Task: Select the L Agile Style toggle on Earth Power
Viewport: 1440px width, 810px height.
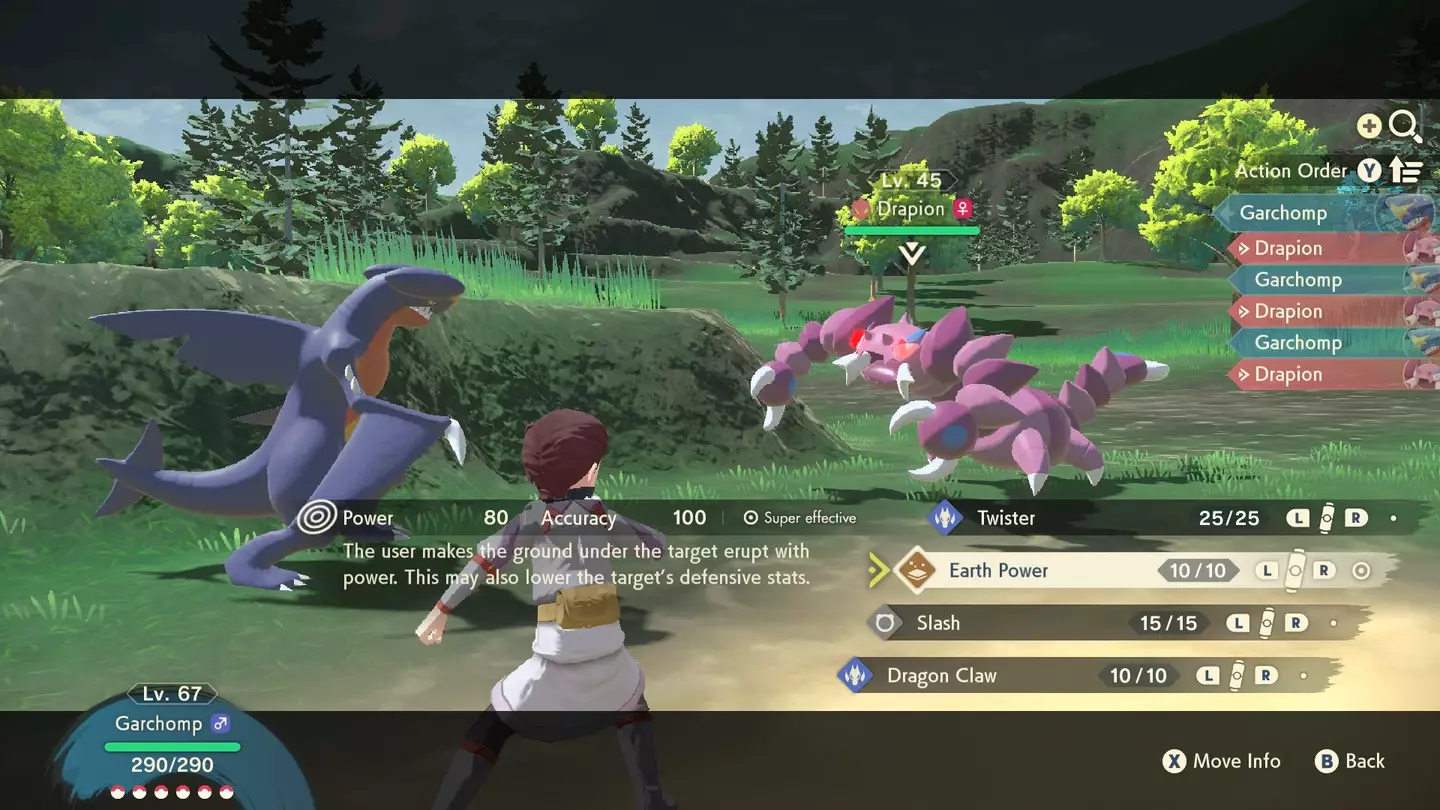Action: (x=1266, y=570)
